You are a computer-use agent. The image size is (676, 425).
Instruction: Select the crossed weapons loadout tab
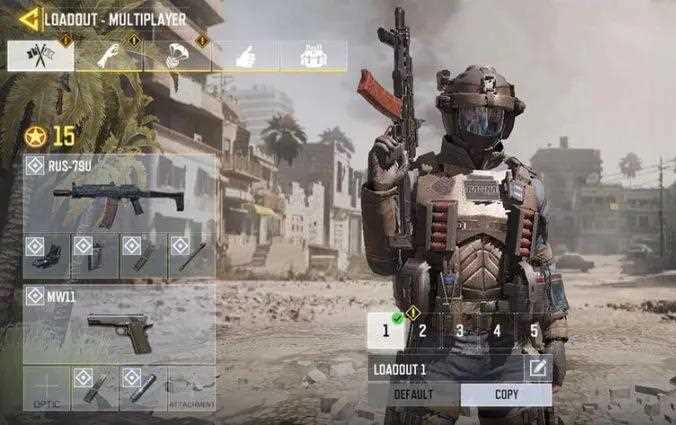41,56
